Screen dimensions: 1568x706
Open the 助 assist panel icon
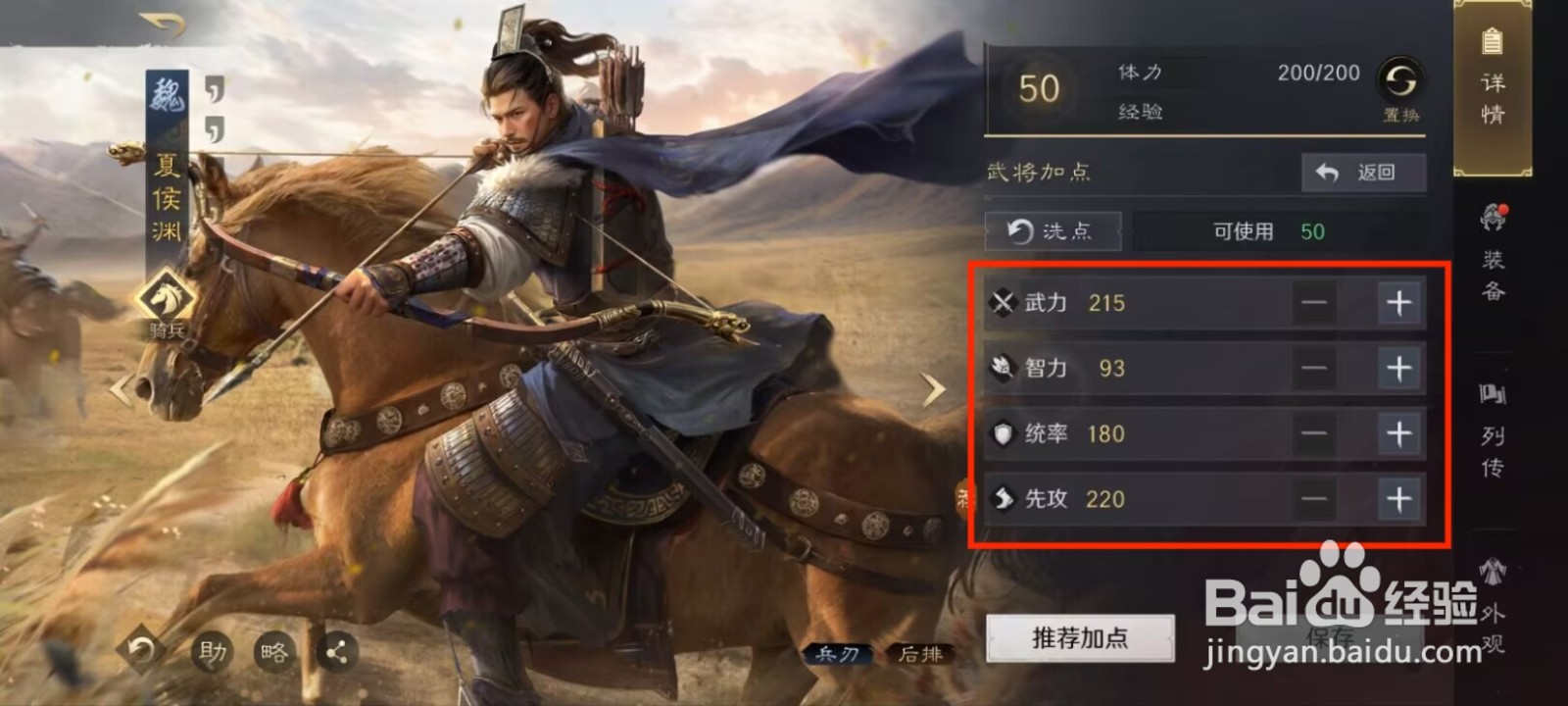(212, 650)
